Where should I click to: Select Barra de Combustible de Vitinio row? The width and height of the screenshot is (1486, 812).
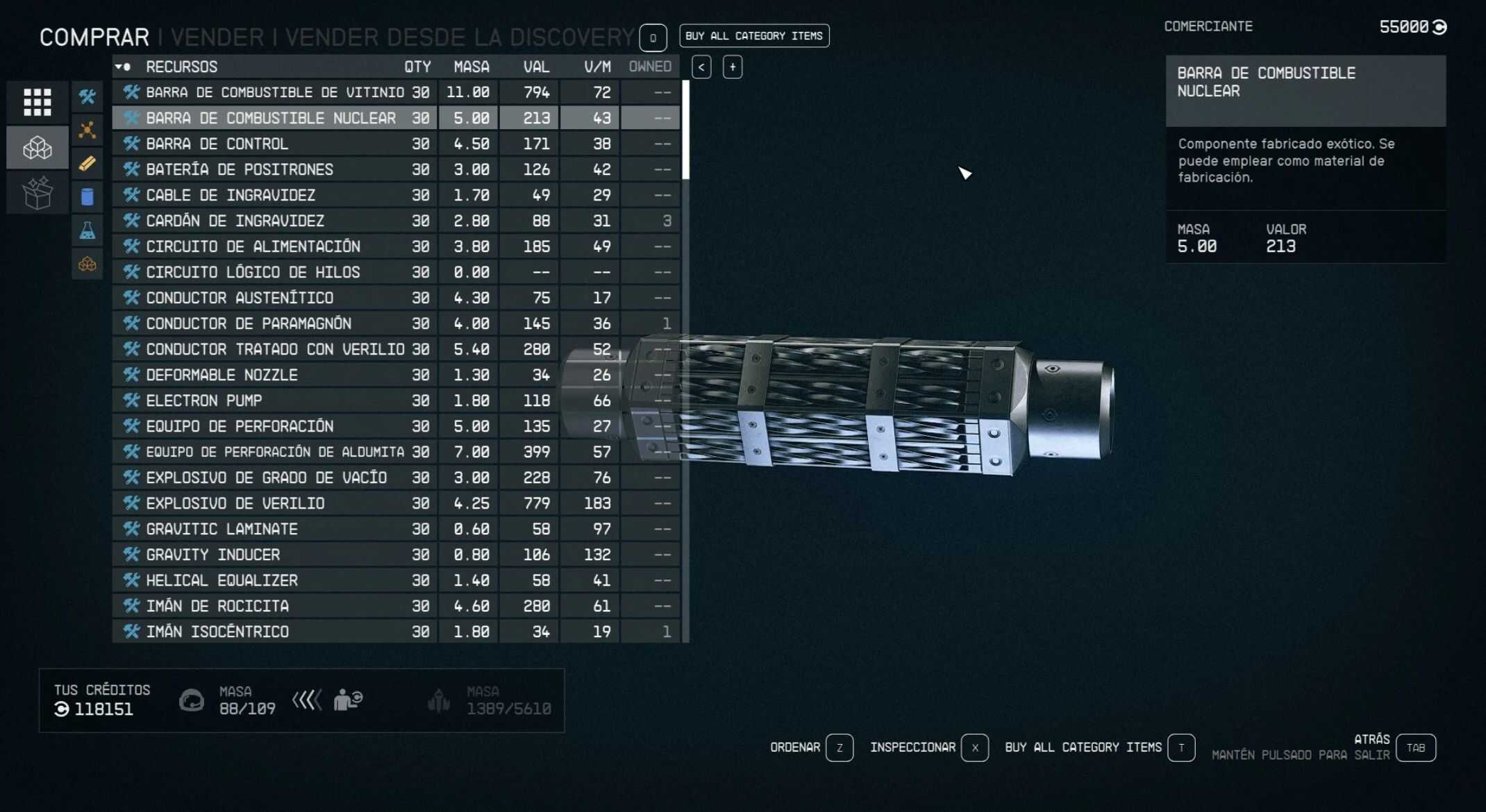[x=274, y=92]
